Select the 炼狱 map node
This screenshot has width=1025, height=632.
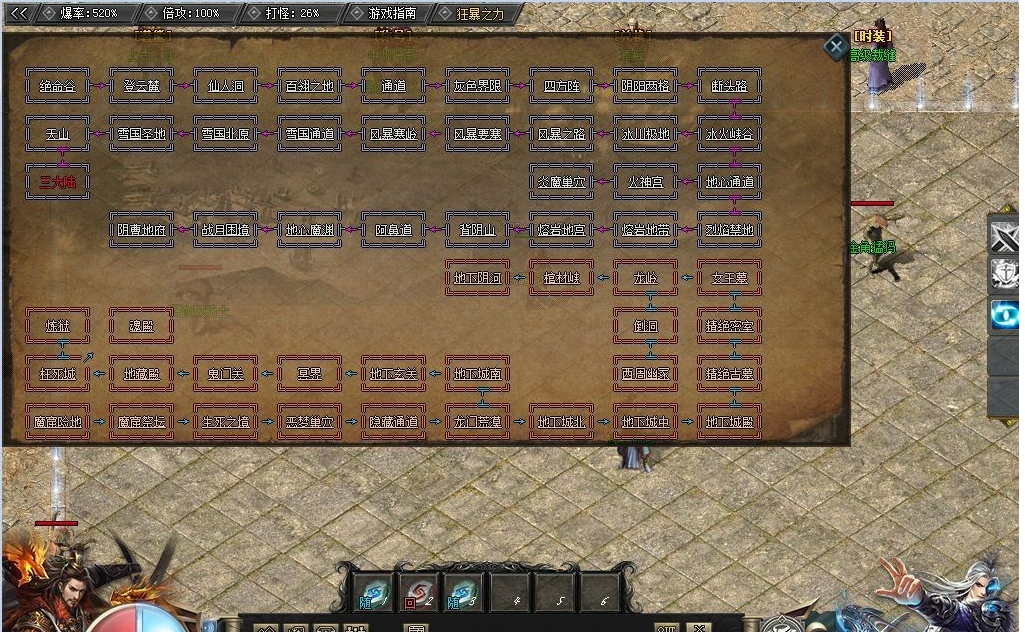(x=57, y=325)
